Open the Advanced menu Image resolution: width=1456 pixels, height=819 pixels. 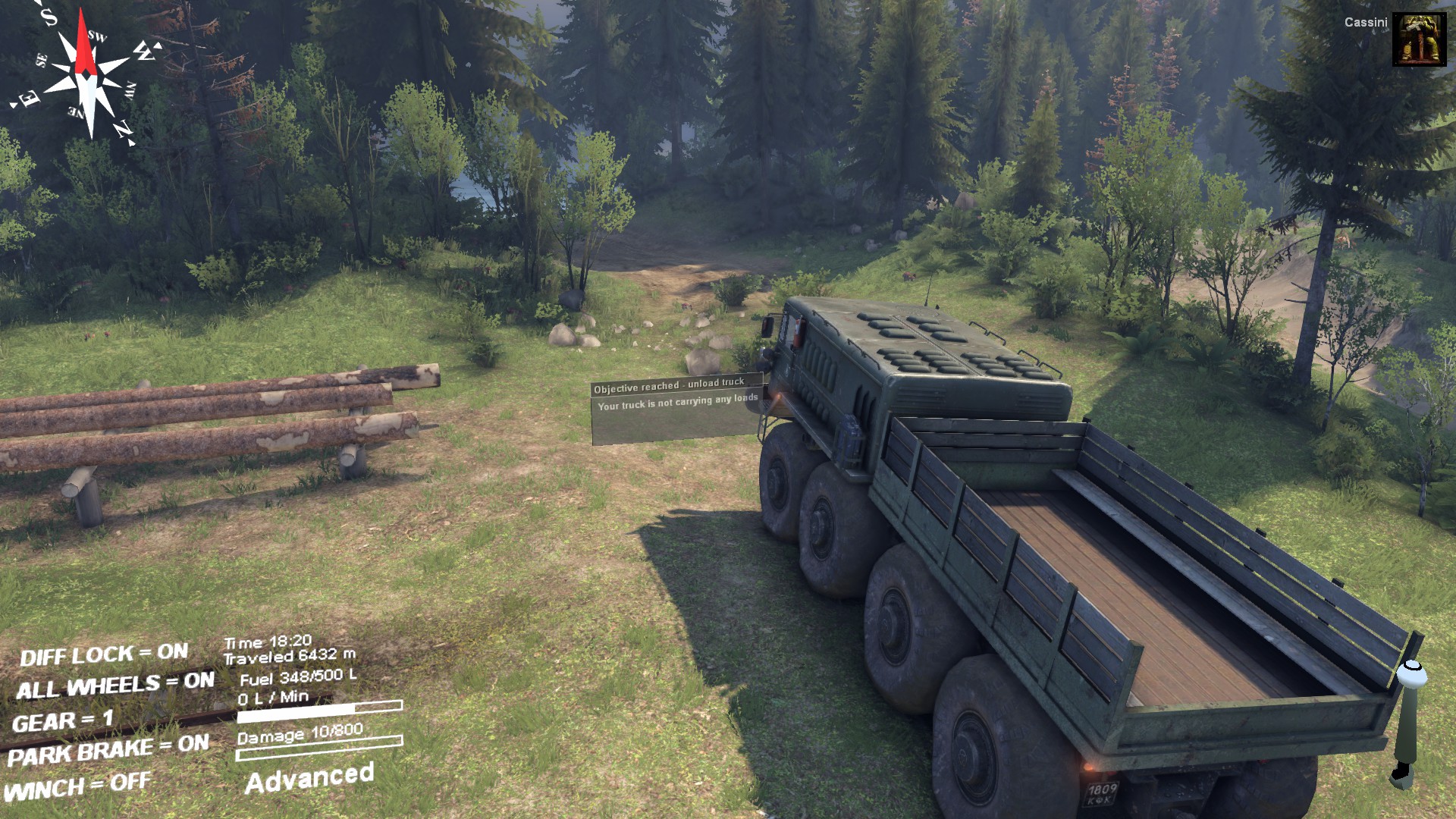click(x=309, y=779)
